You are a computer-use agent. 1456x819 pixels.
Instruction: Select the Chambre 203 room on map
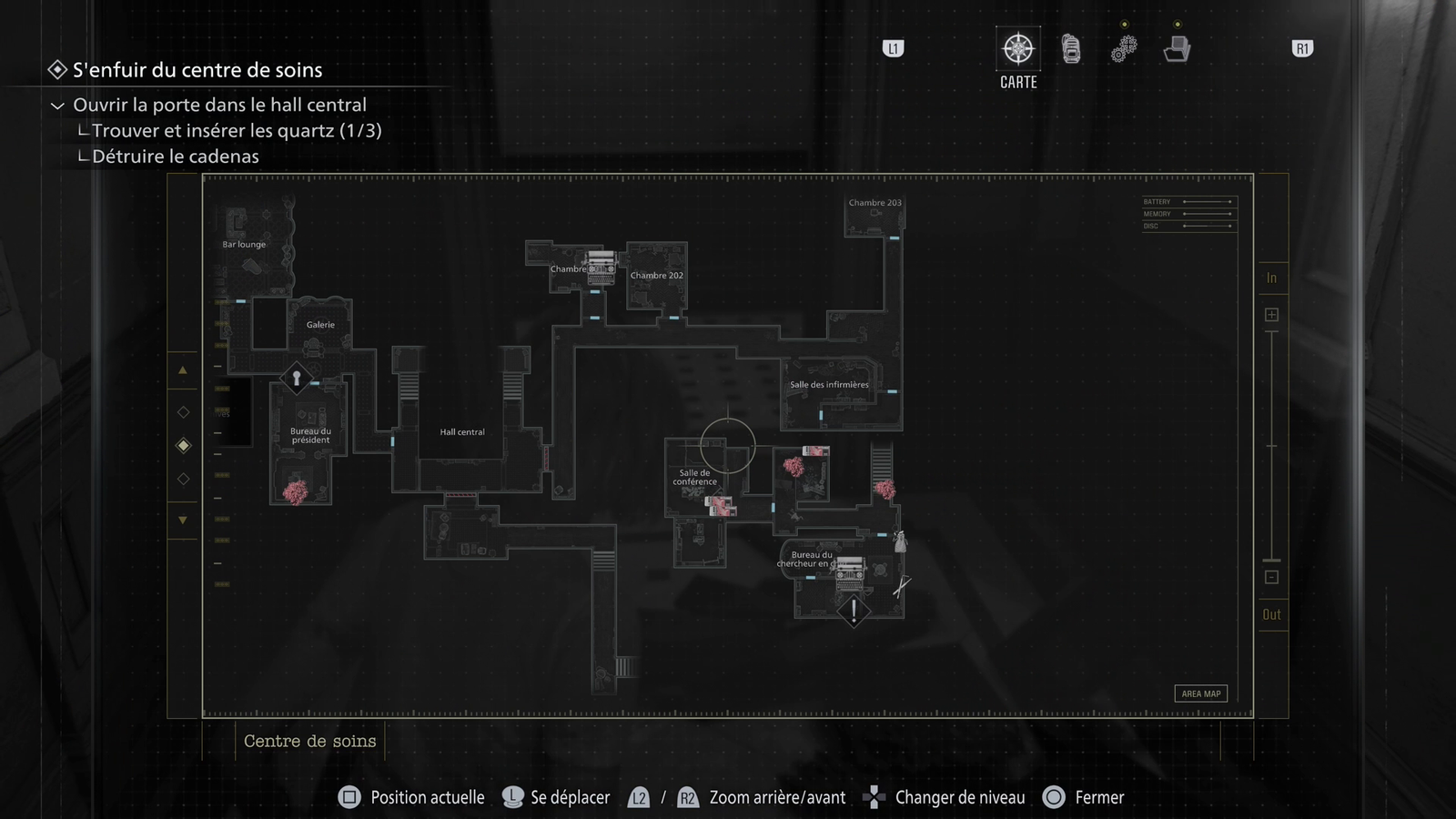click(x=875, y=204)
